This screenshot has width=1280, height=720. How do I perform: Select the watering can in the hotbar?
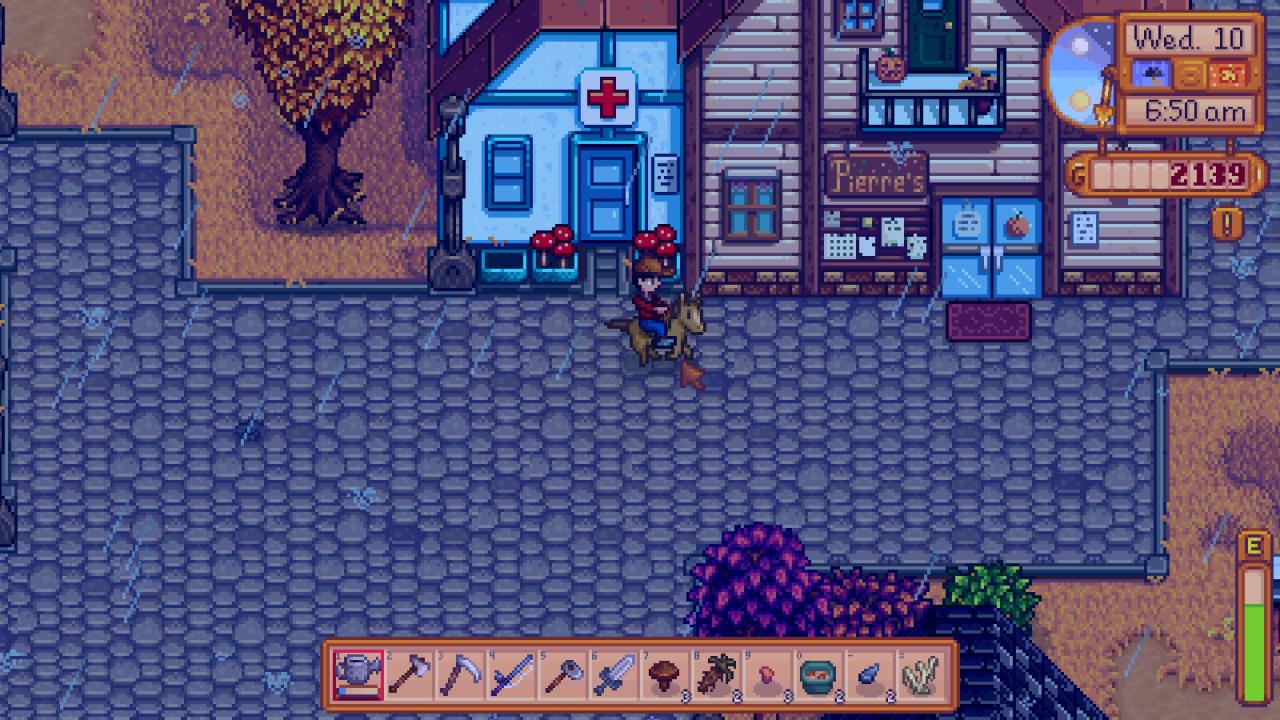coord(358,676)
